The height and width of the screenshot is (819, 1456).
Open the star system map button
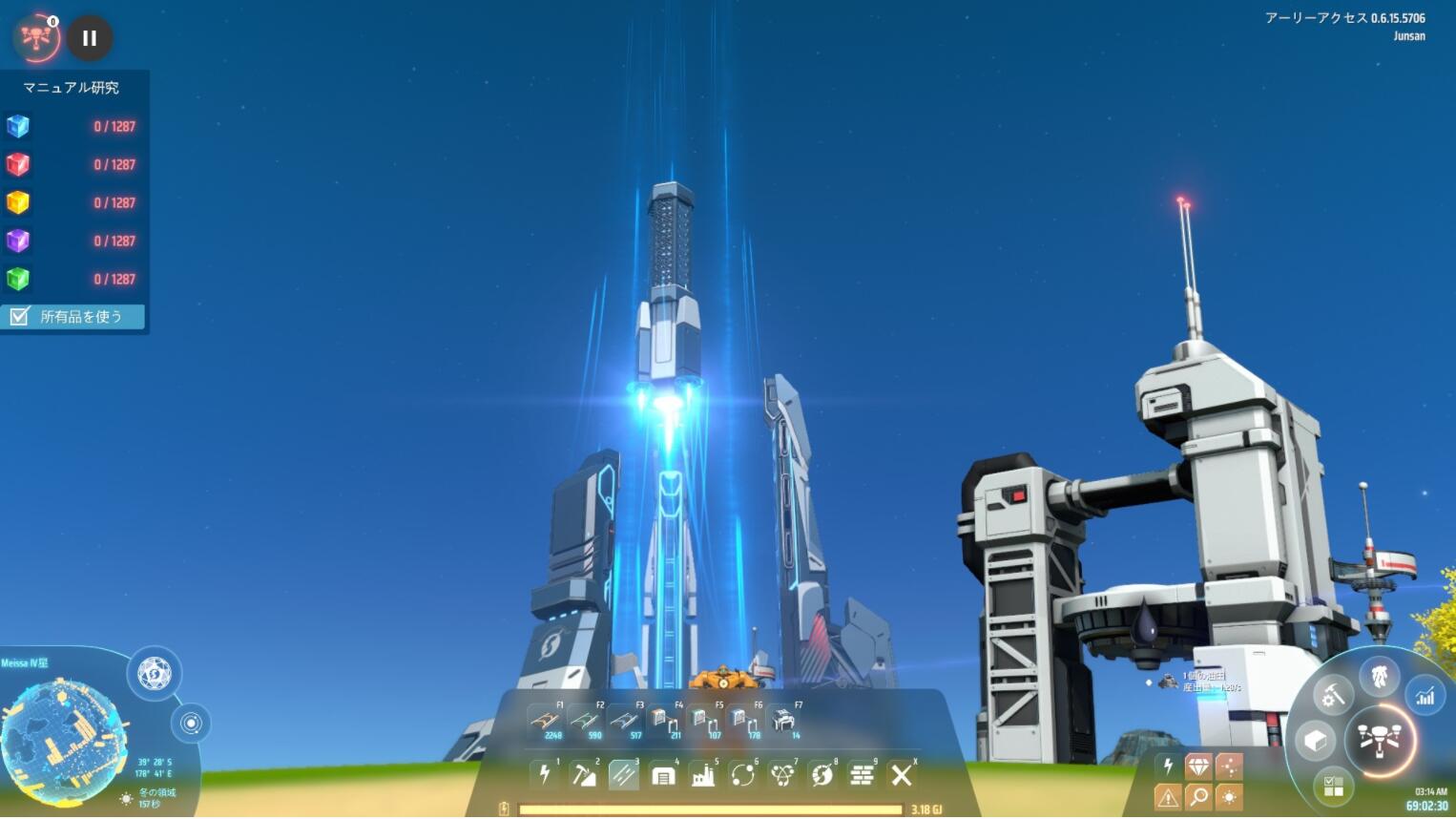[191, 724]
